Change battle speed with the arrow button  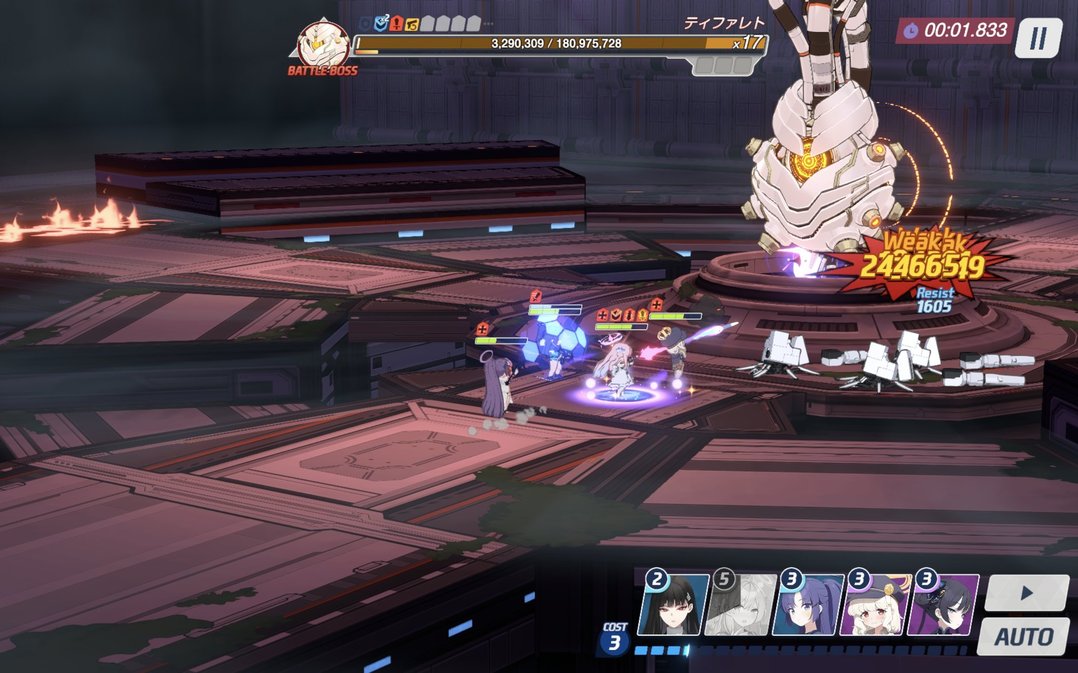[x=1026, y=592]
